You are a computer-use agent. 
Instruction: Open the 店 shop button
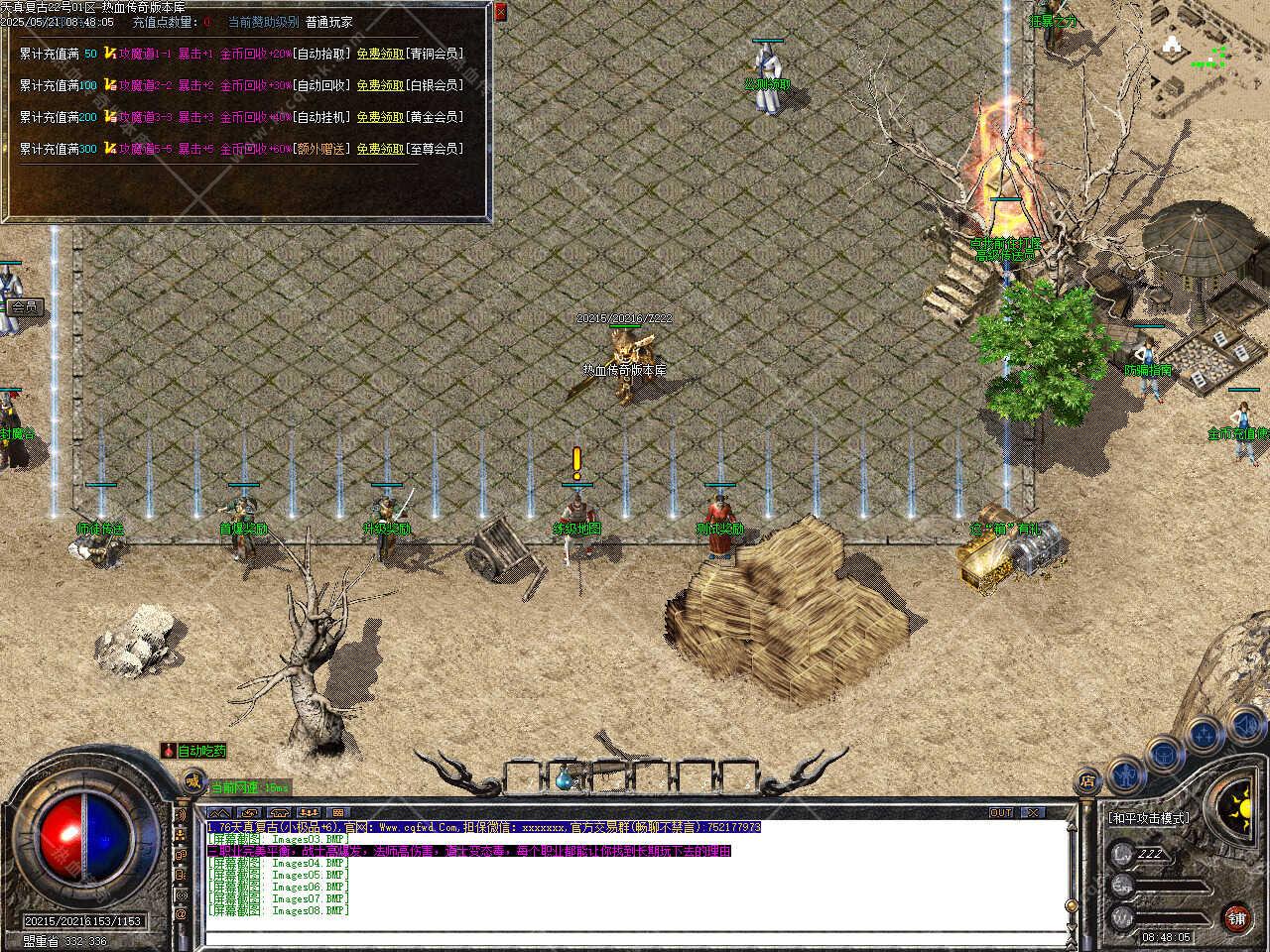coord(1087,781)
